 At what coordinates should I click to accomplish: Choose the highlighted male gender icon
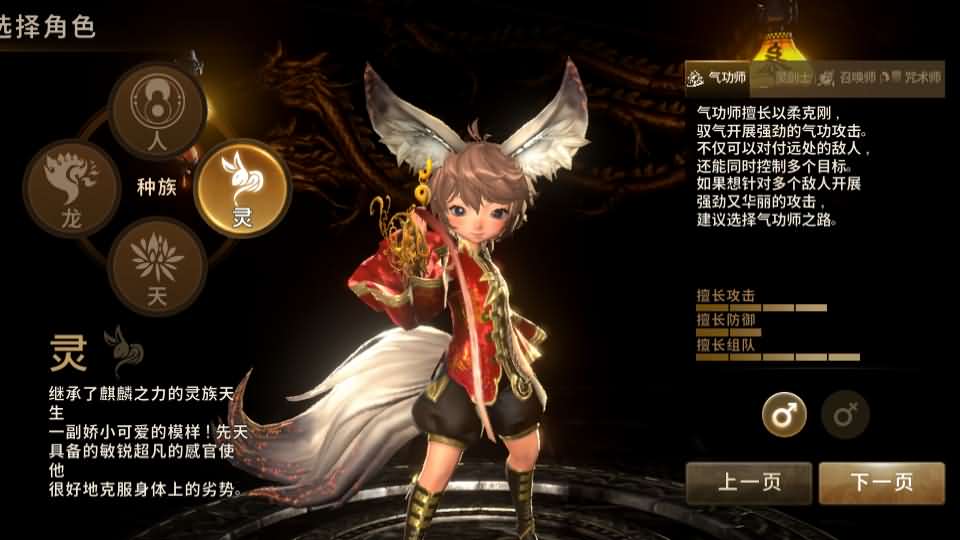(x=784, y=414)
